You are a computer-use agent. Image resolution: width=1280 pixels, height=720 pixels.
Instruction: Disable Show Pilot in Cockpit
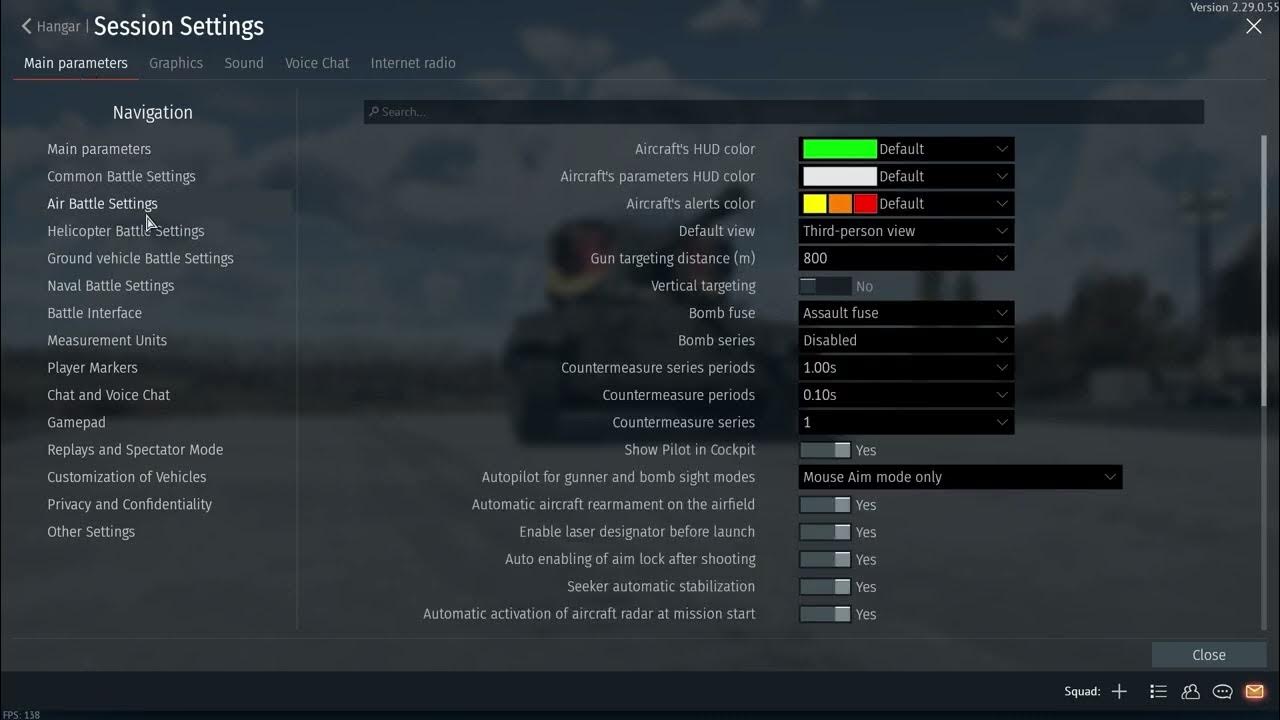[x=824, y=449]
